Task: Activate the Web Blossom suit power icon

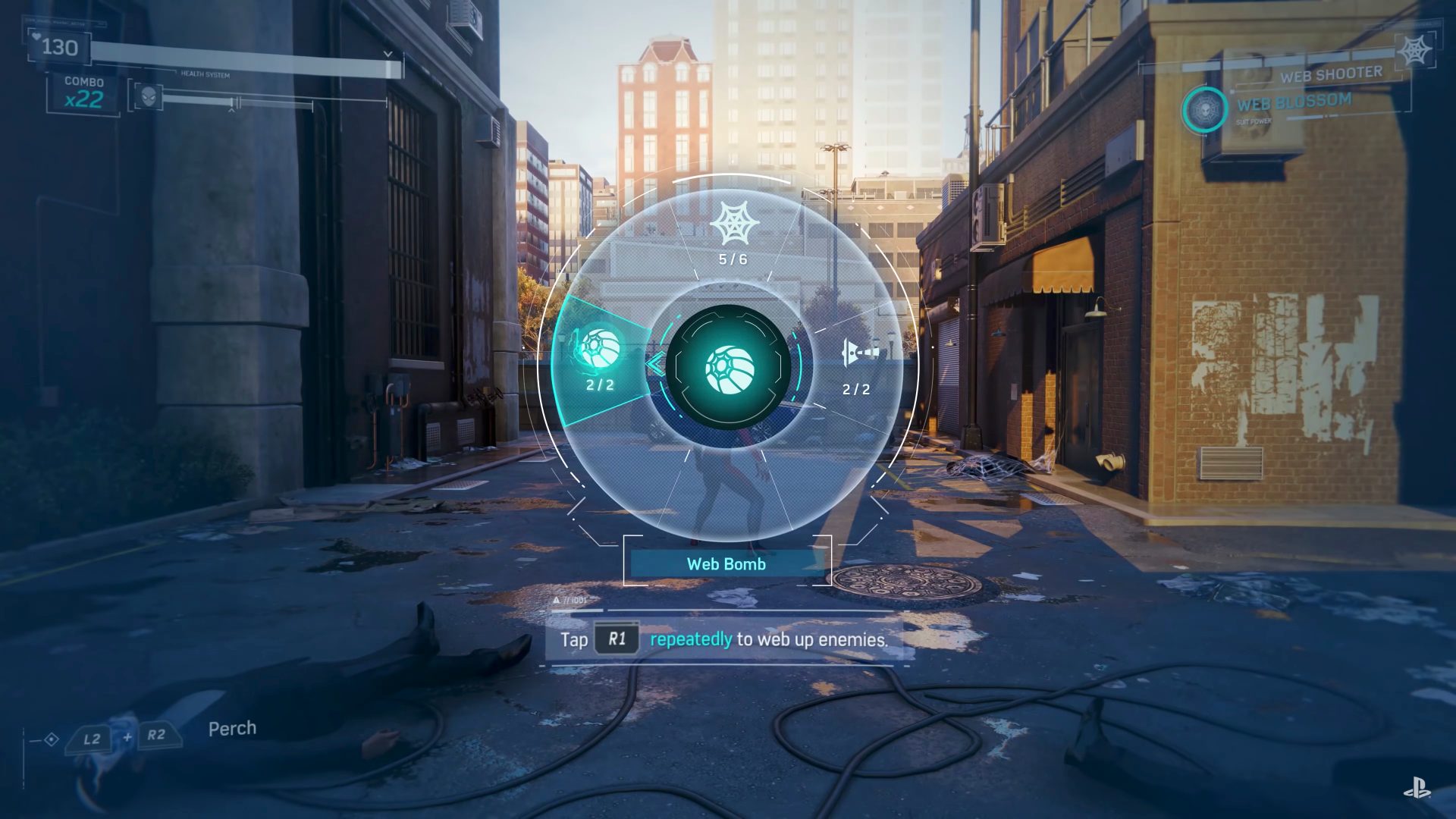Action: [x=1204, y=111]
